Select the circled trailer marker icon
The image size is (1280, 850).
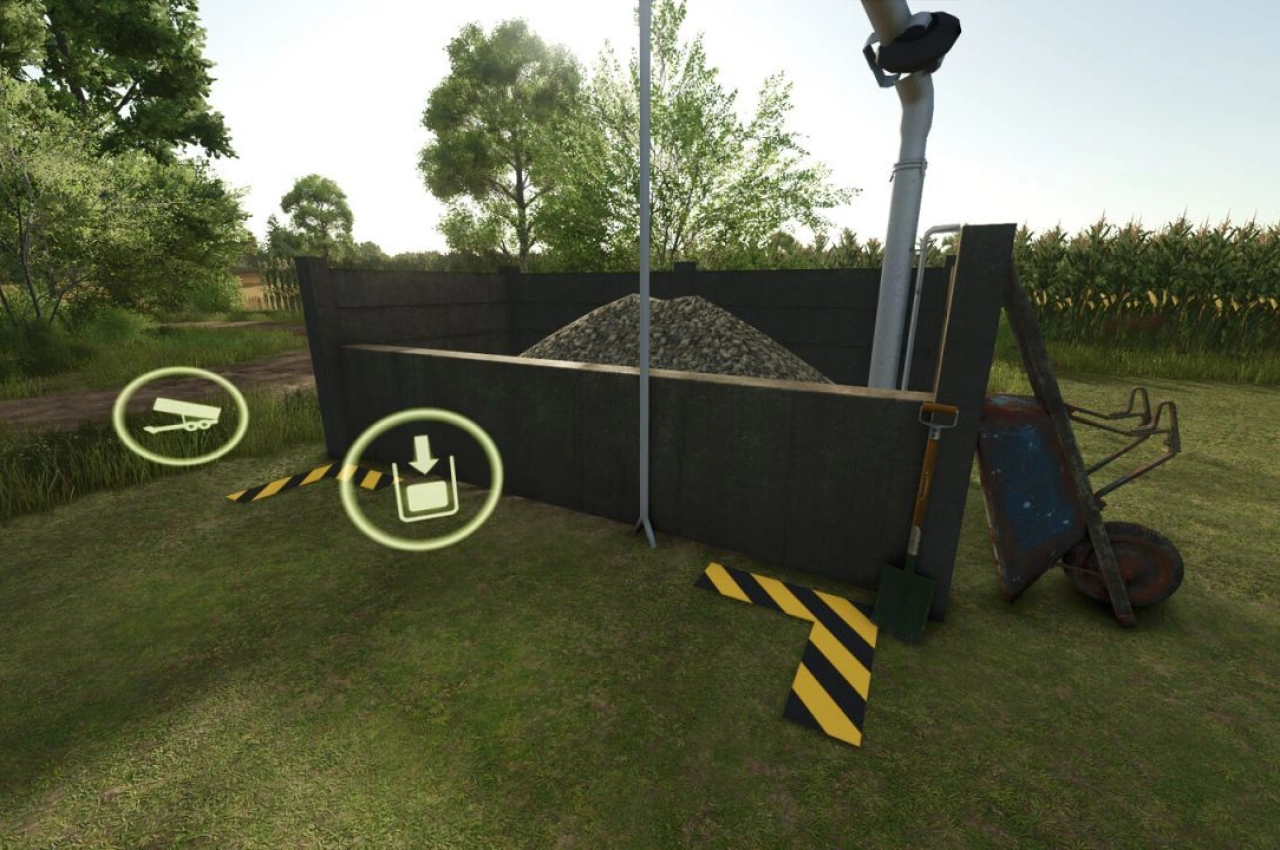click(180, 416)
